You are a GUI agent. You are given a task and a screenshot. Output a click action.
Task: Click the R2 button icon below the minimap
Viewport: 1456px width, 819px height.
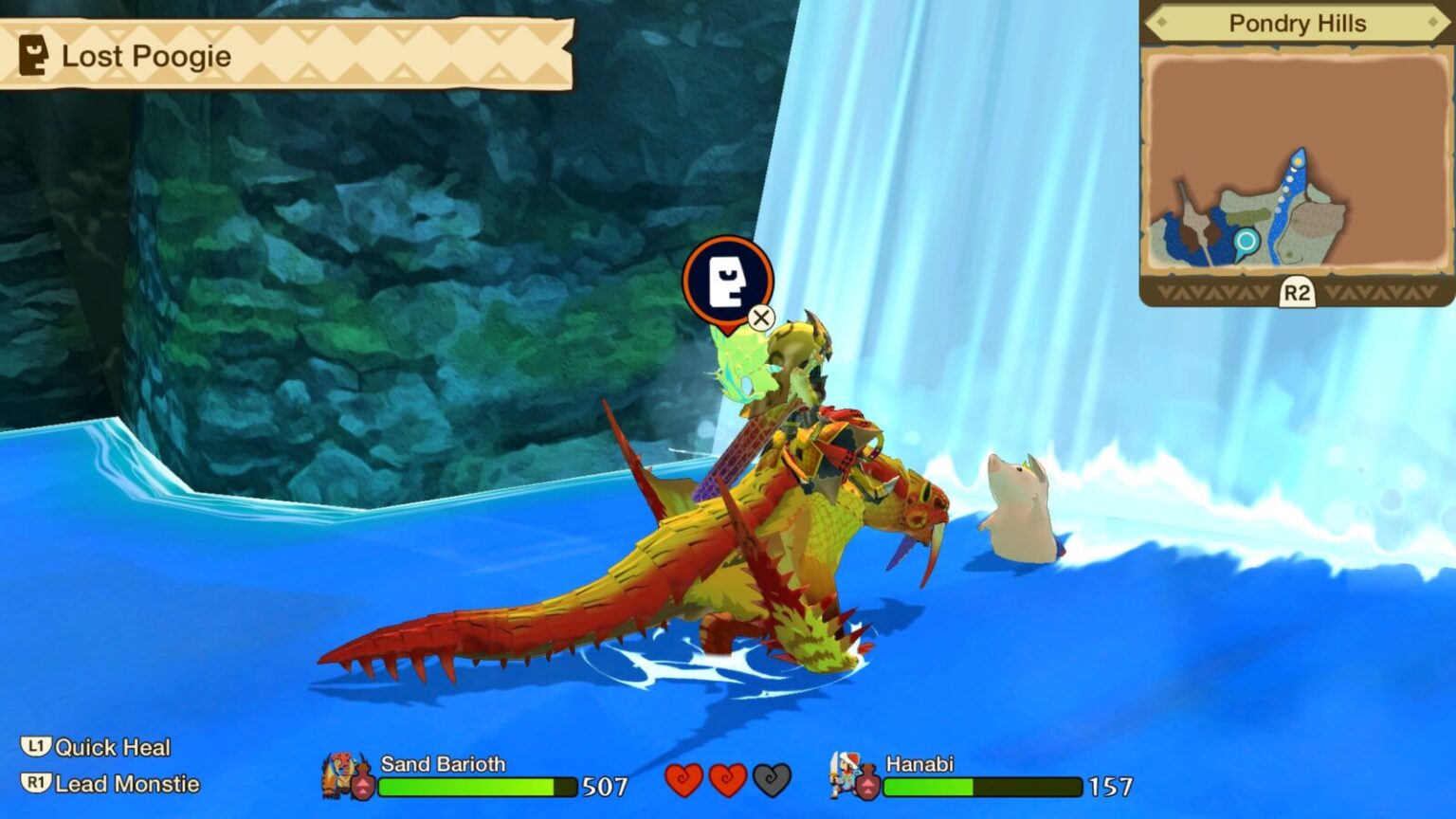pyautogui.click(x=1299, y=295)
